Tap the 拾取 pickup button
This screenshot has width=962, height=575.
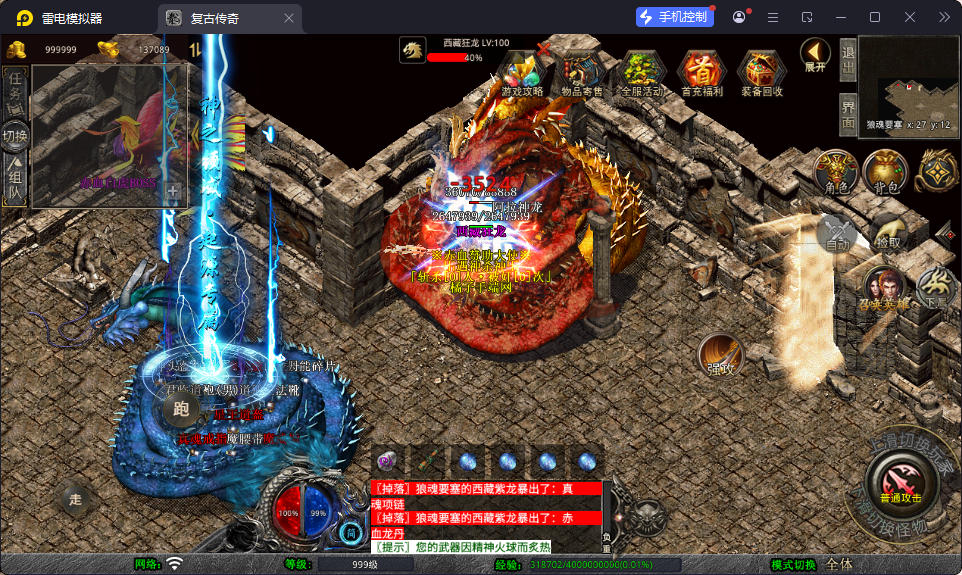pos(886,234)
